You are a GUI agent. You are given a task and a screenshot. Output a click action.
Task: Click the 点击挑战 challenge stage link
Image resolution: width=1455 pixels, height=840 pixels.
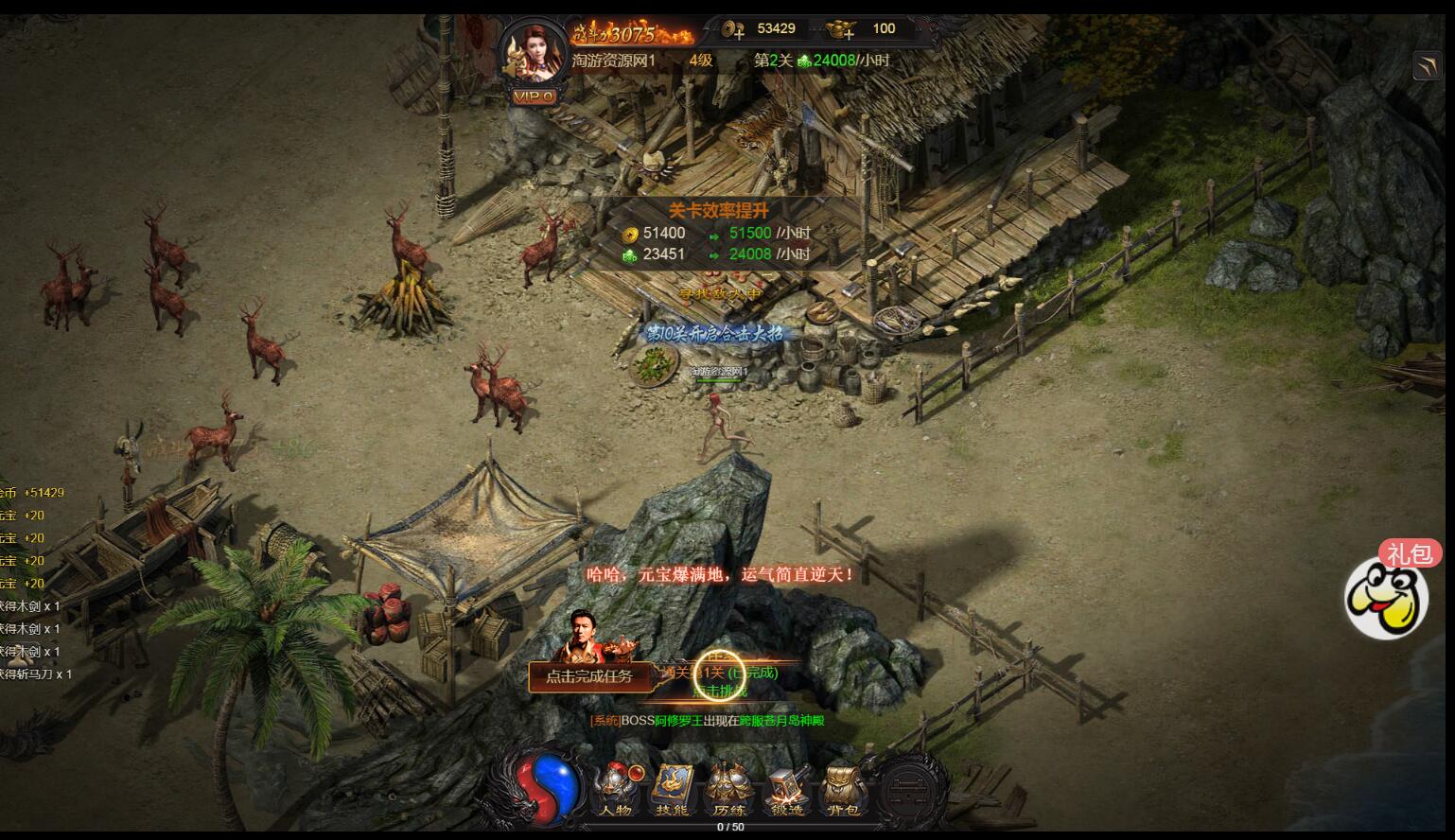[720, 691]
